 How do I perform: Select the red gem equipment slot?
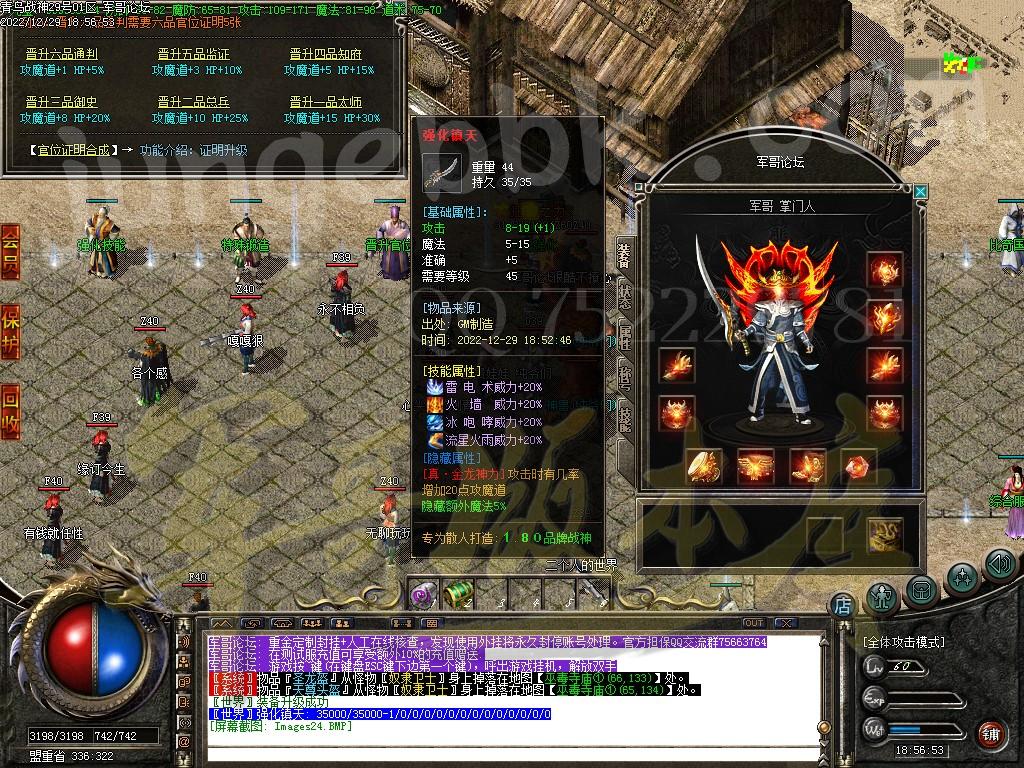pyautogui.click(x=858, y=466)
